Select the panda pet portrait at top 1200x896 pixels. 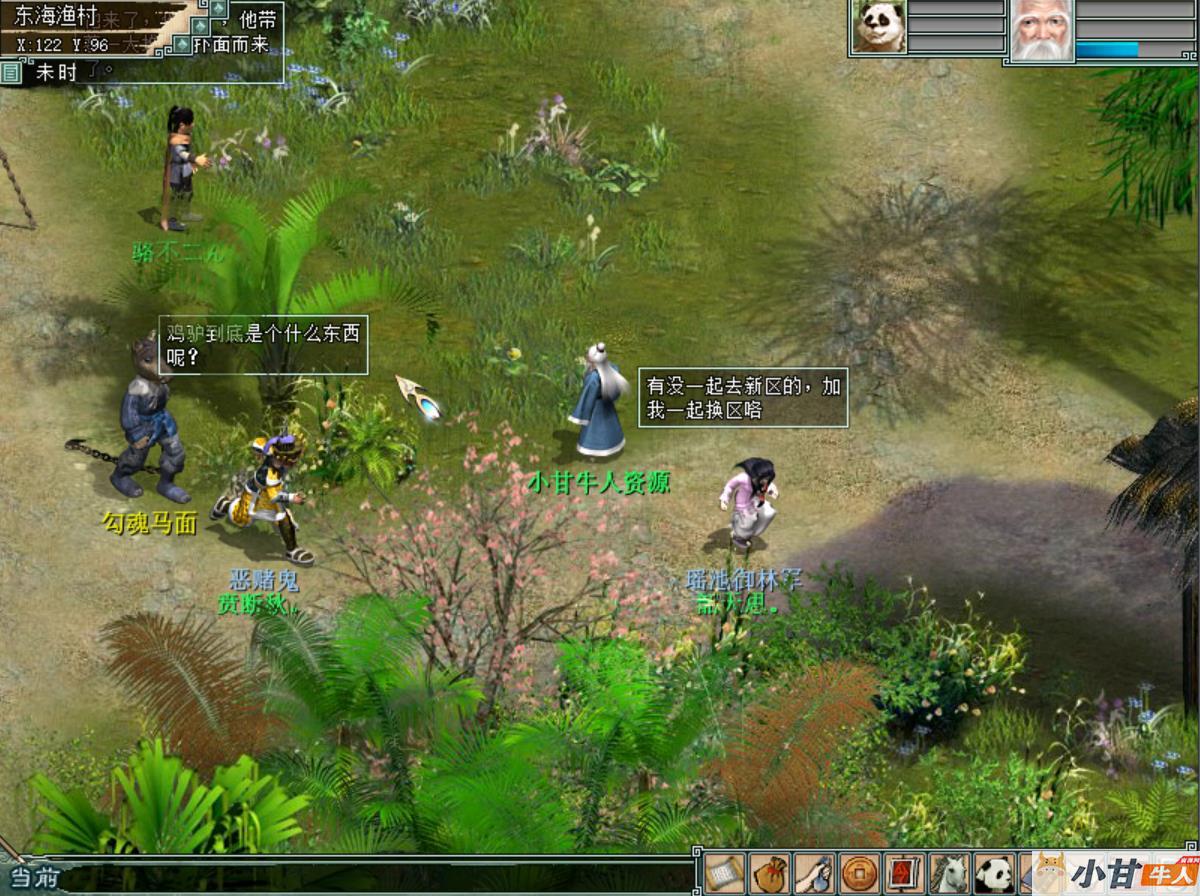tap(879, 27)
